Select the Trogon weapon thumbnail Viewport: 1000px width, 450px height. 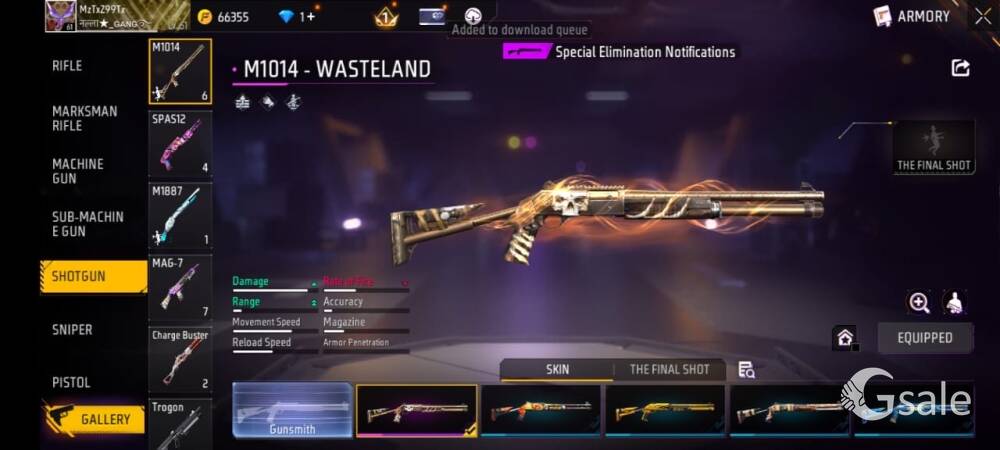[x=180, y=423]
